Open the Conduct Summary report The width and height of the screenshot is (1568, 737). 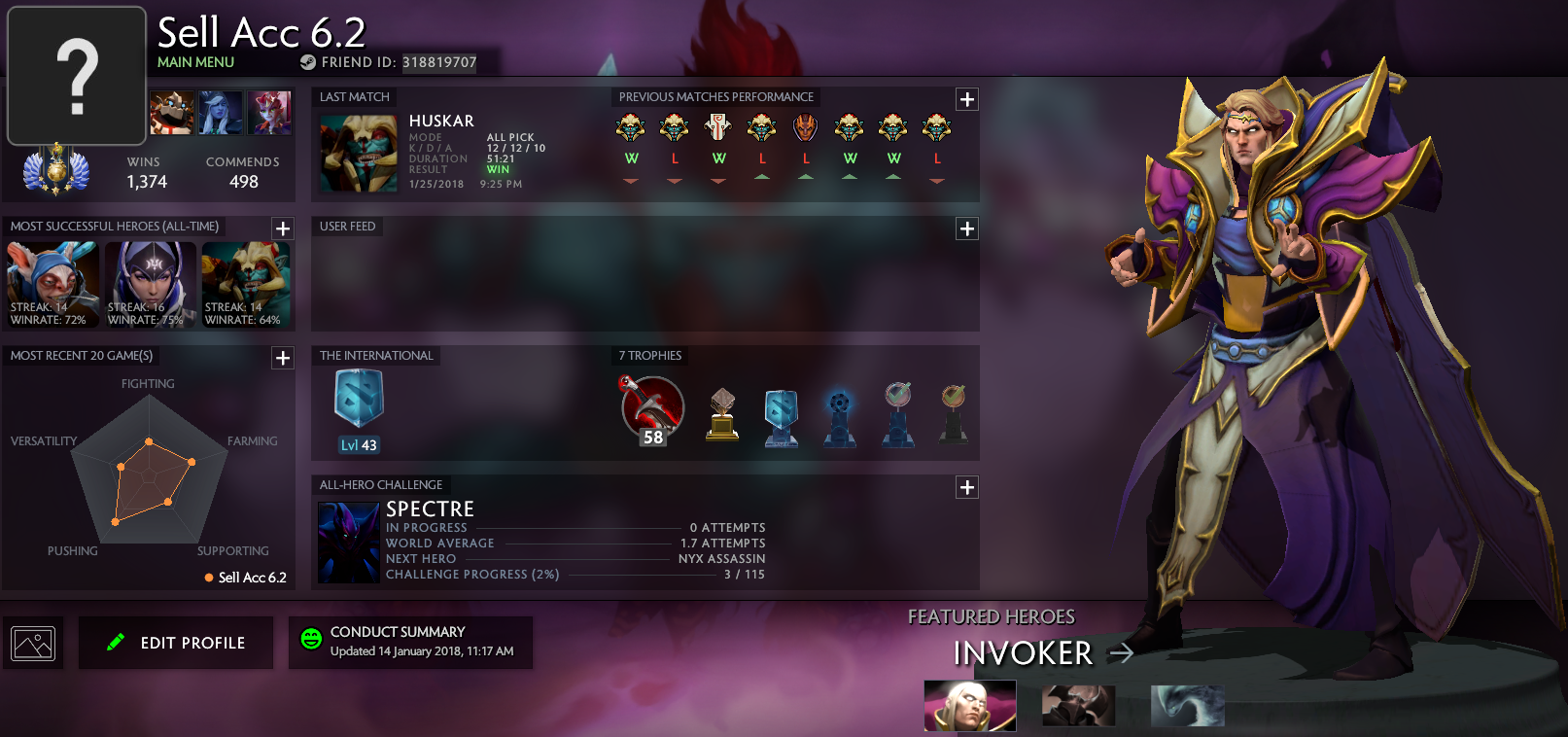[410, 643]
